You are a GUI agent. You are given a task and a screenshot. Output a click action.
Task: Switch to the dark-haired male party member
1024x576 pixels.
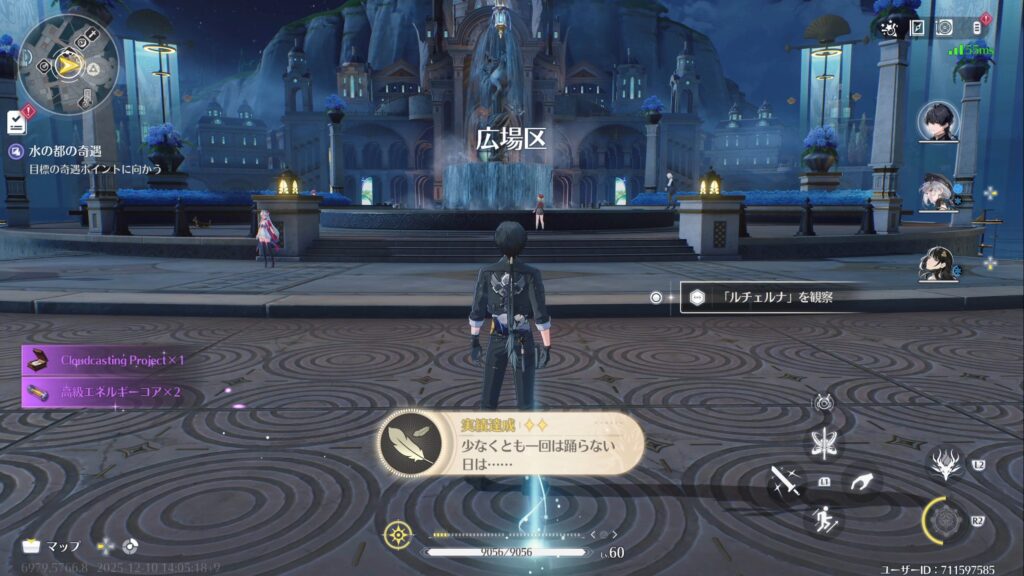(x=939, y=122)
